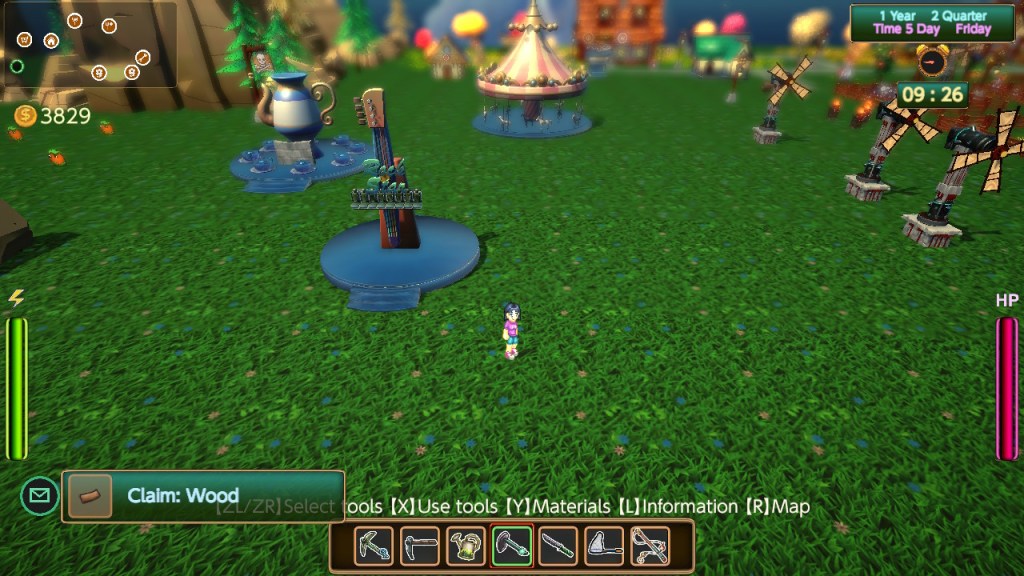Choose the watering can slot
The width and height of the screenshot is (1024, 576).
(466, 546)
